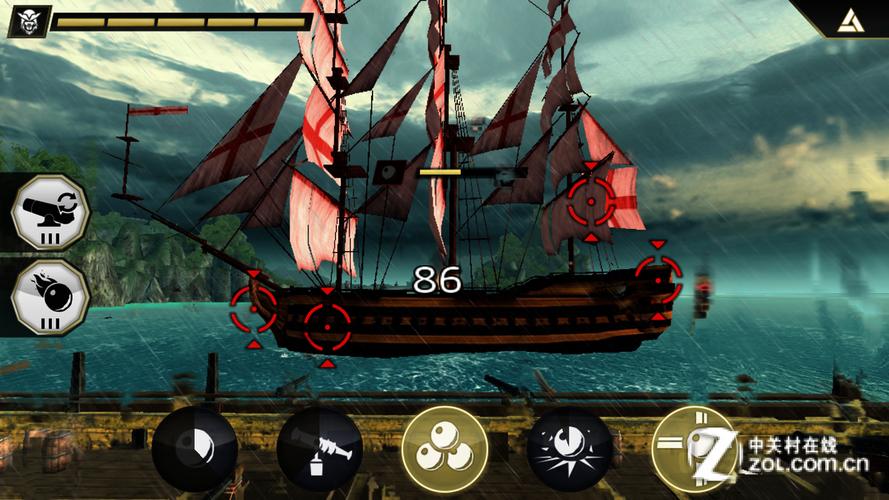
Task: Choose the swivel gun weapon button
Action: click(x=319, y=449)
